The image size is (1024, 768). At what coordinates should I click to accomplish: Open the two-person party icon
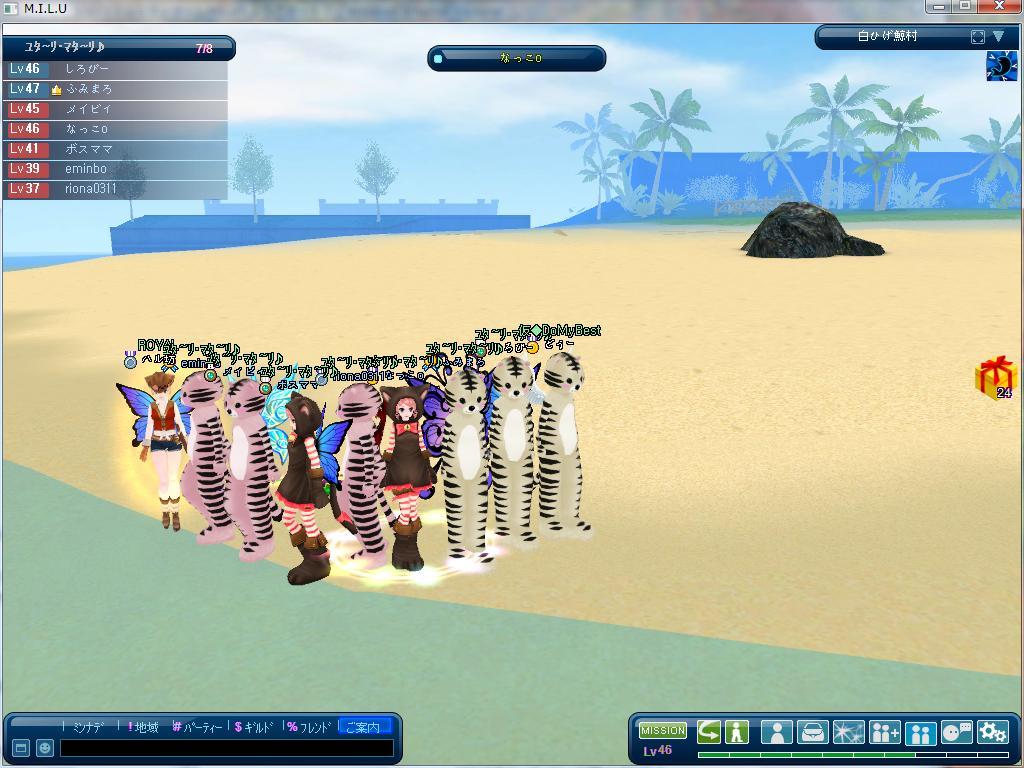click(x=920, y=733)
